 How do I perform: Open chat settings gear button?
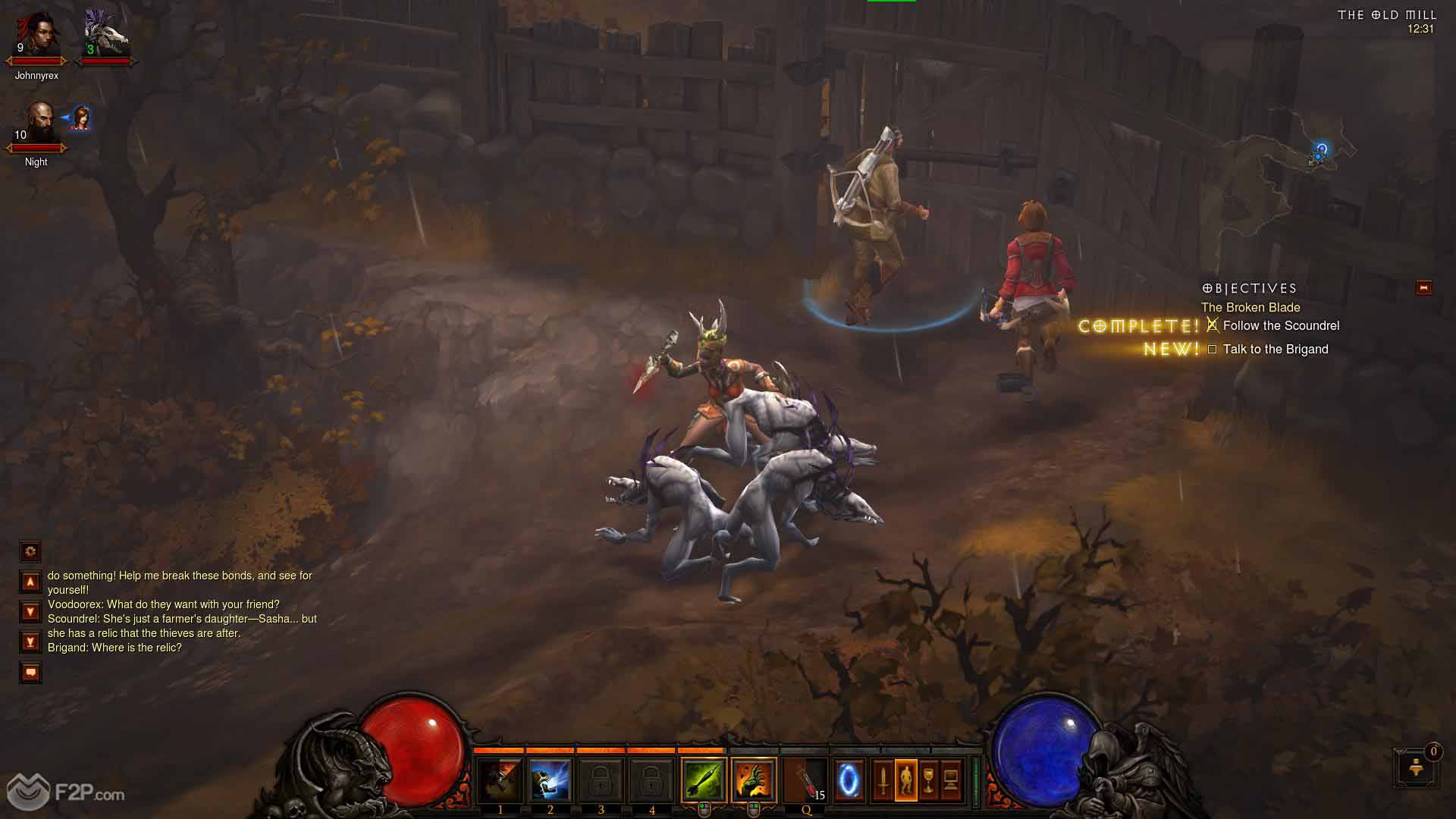[x=30, y=551]
